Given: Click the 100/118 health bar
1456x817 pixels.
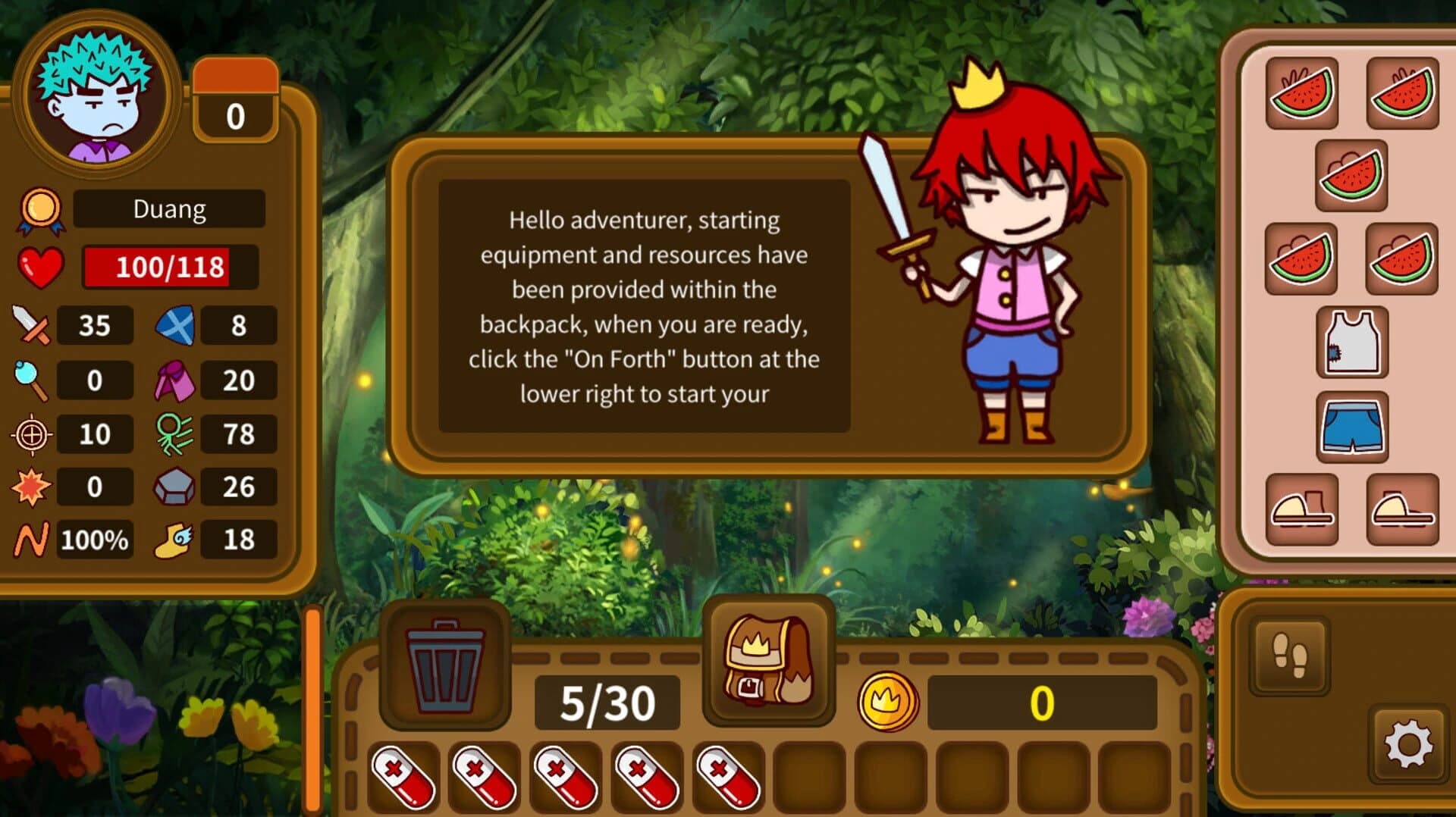Looking at the screenshot, I should [168, 266].
